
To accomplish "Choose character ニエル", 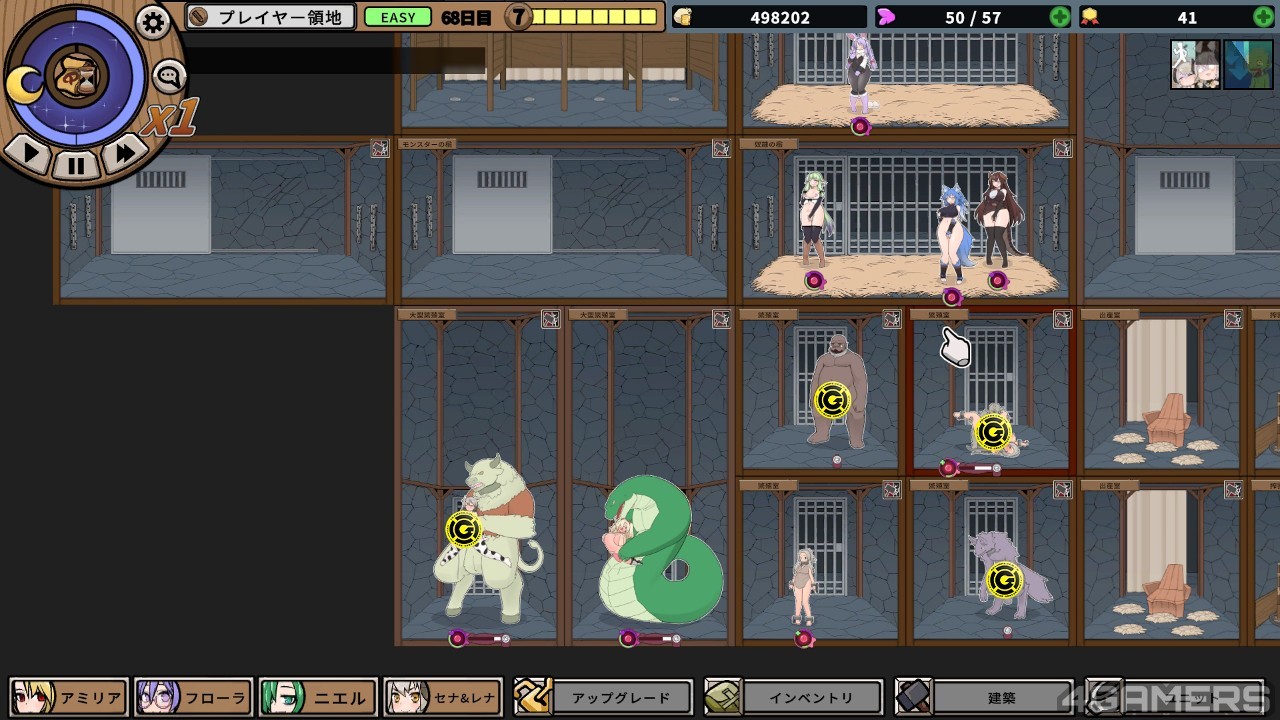I will [318, 698].
